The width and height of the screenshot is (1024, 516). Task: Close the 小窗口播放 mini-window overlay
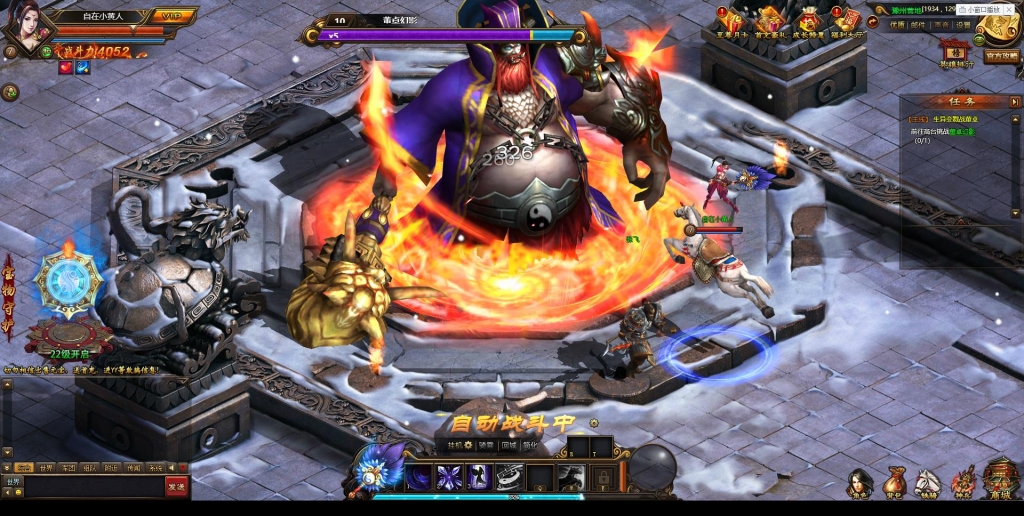[x=1009, y=9]
